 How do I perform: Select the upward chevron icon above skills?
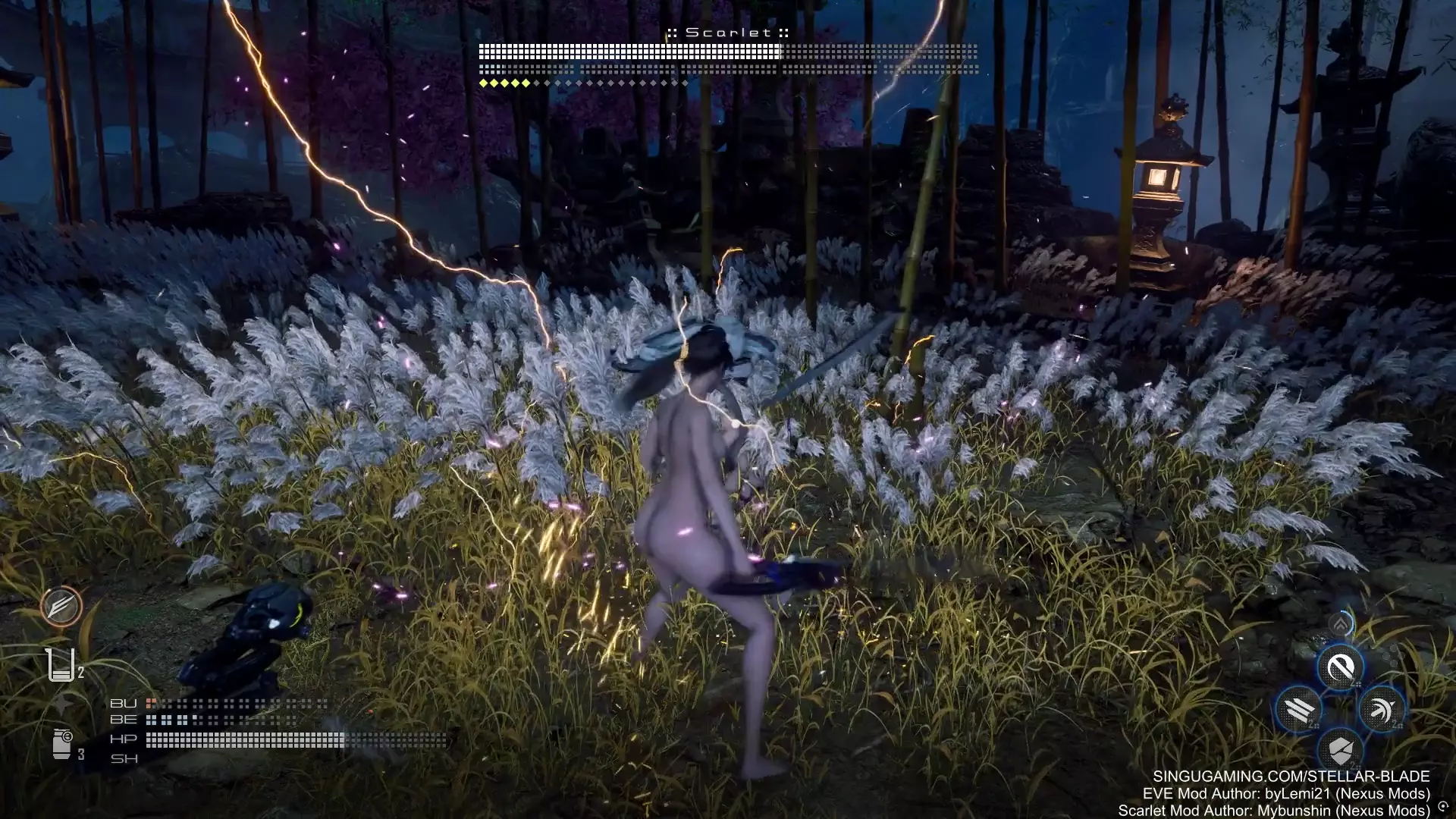pyautogui.click(x=1341, y=624)
